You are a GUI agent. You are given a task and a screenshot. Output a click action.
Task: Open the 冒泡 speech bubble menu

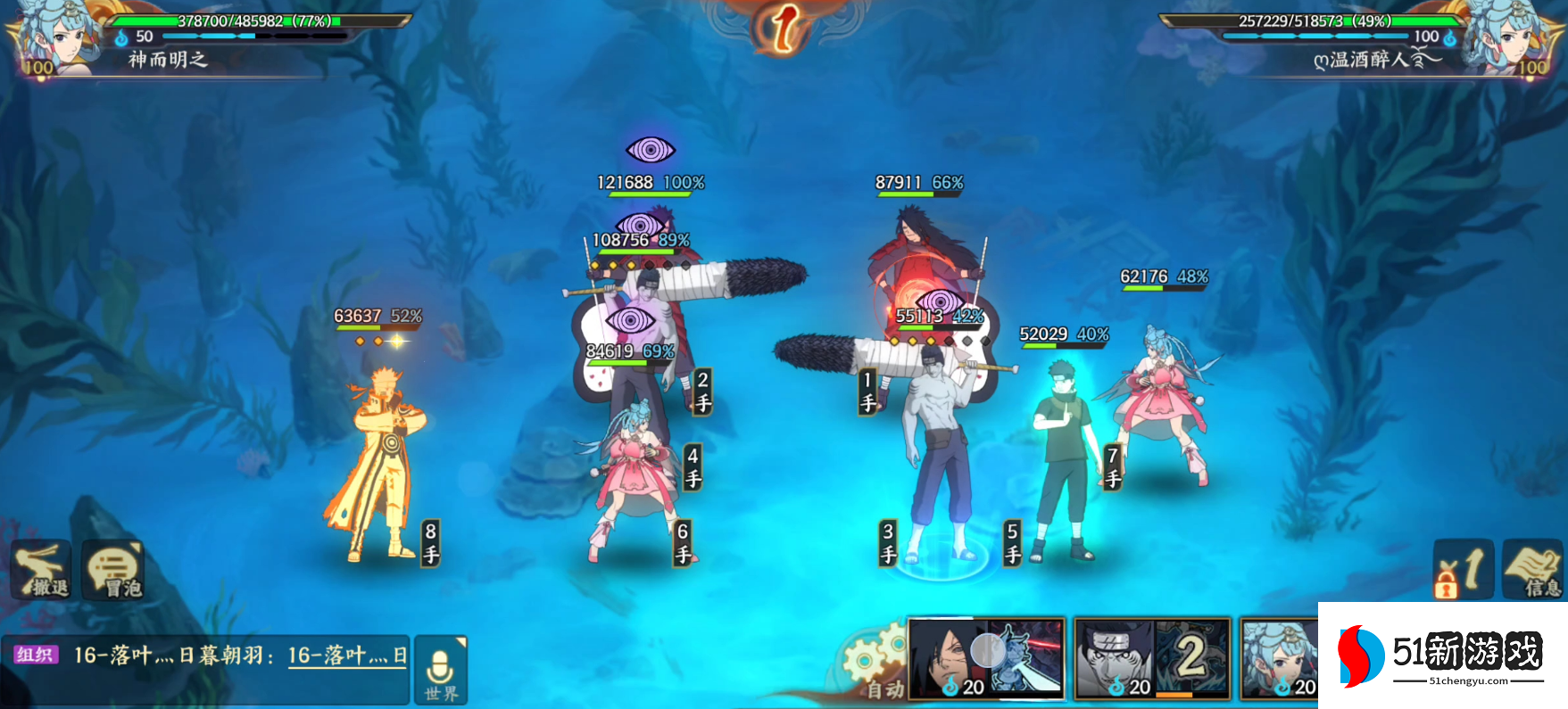(x=113, y=570)
